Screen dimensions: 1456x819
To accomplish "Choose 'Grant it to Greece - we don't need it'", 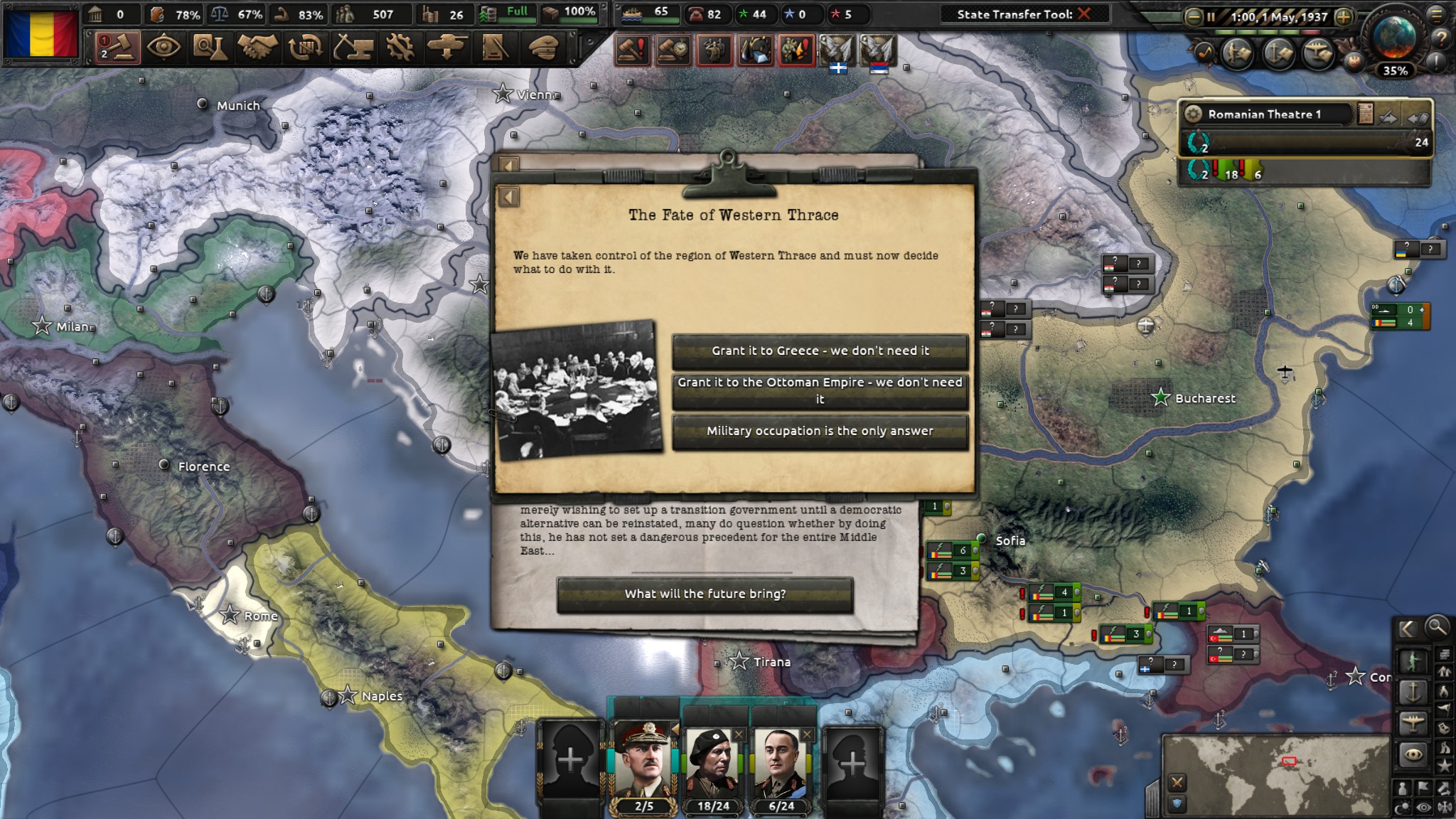I will 820,350.
